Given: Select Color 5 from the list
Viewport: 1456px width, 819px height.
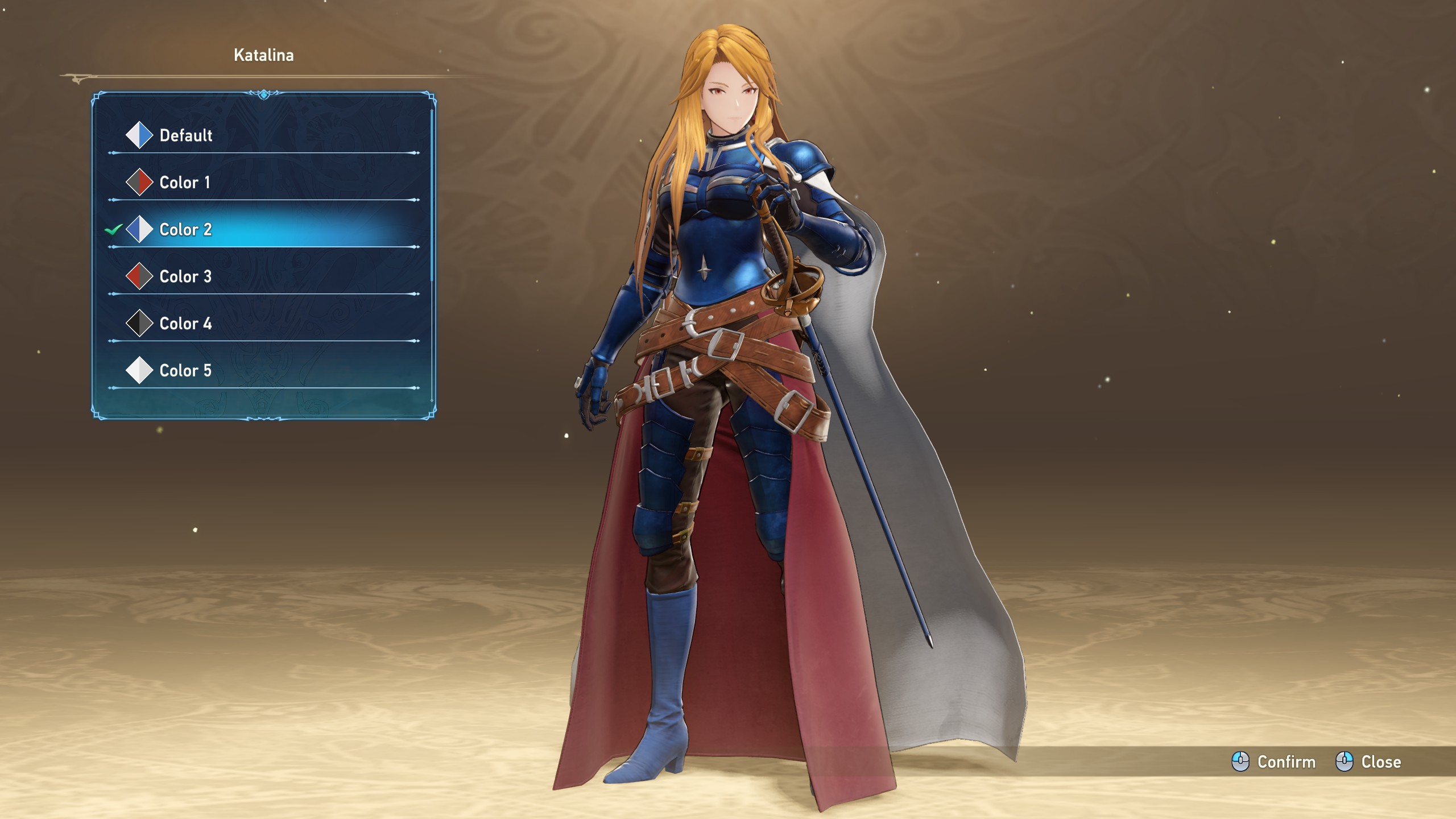Looking at the screenshot, I should 185,371.
